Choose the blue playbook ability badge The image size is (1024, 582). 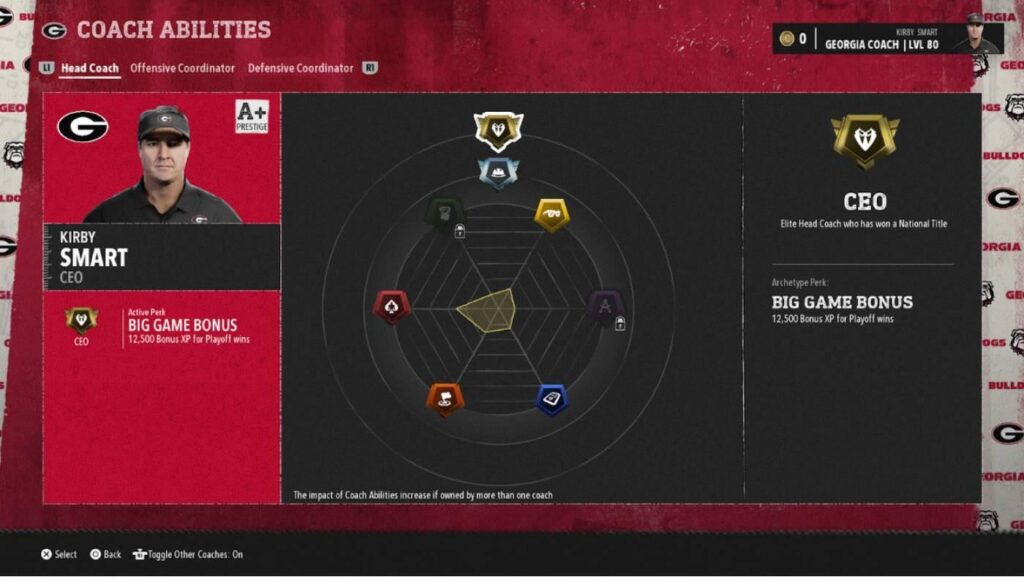click(552, 399)
